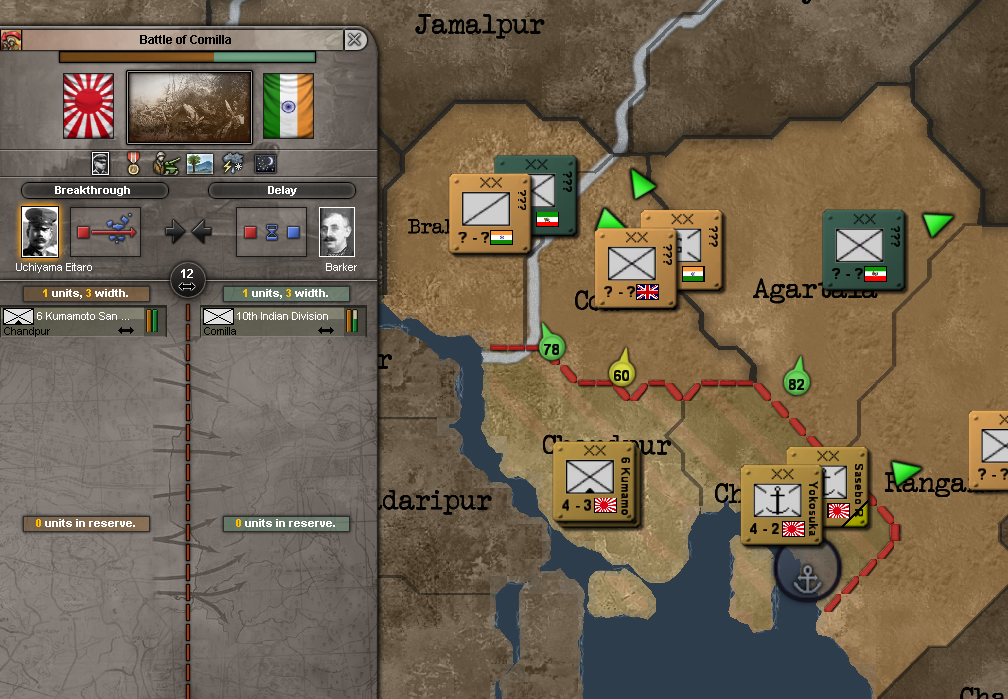Select the 6 Kumamoto division counter on map

[x=596, y=483]
